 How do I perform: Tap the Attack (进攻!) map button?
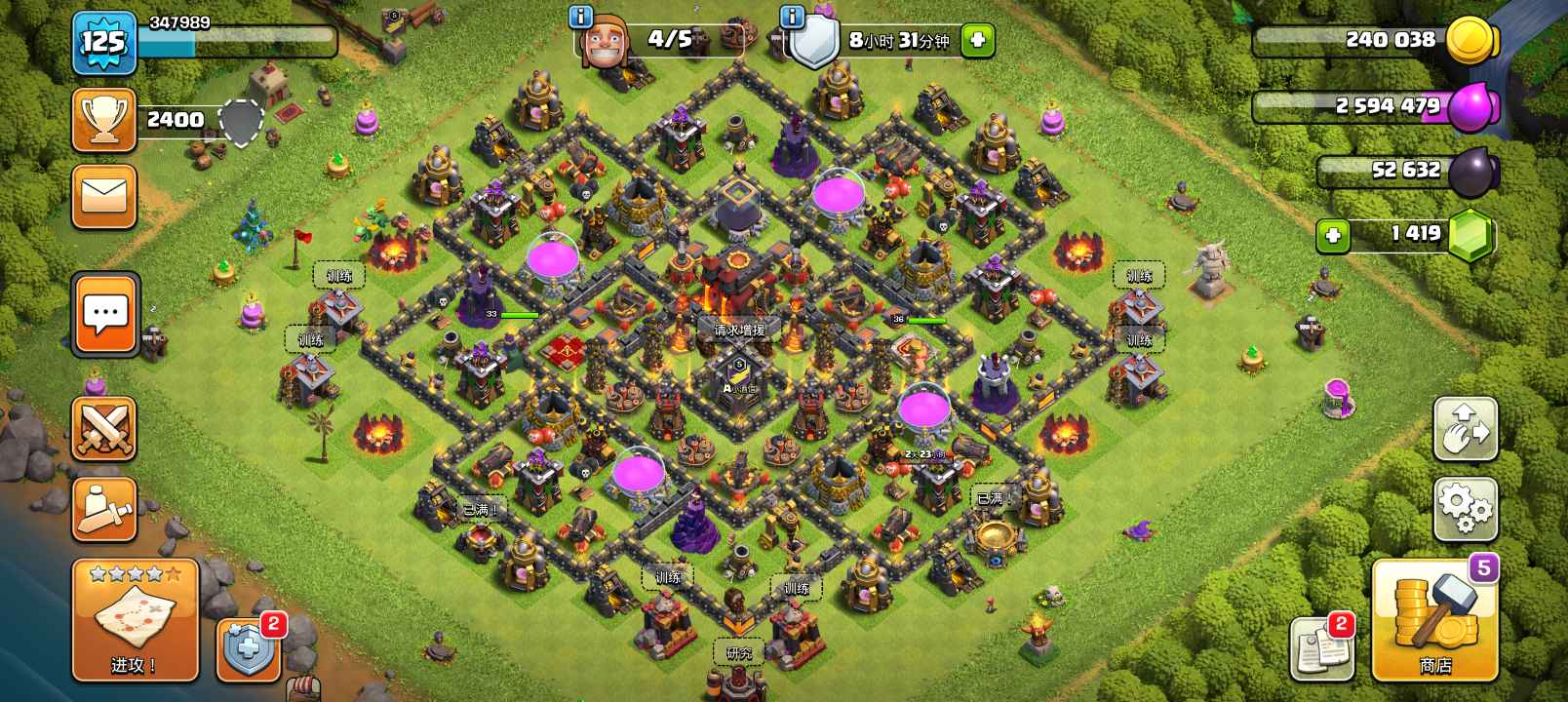(x=135, y=620)
